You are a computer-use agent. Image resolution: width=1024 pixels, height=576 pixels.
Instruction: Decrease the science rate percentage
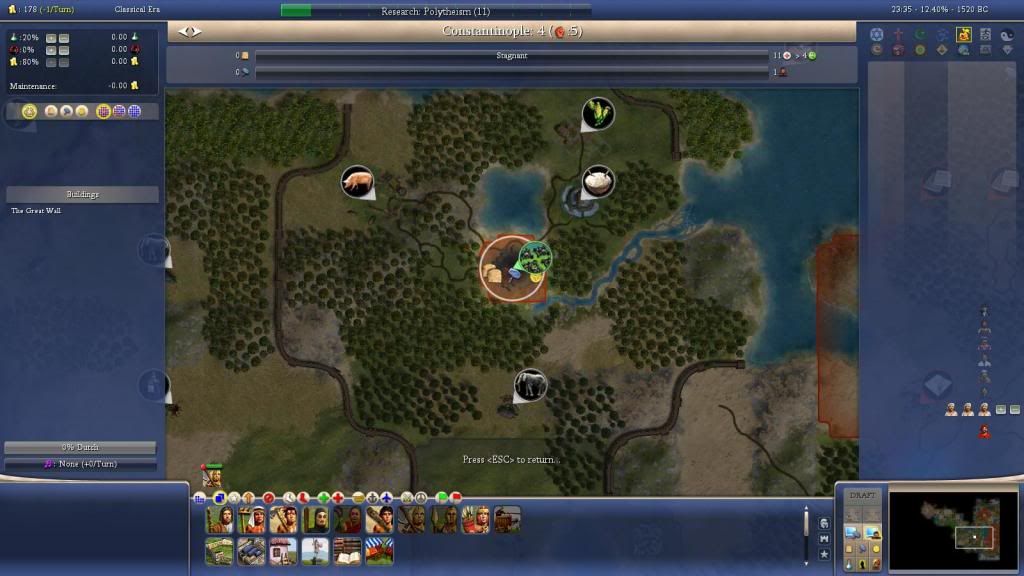[64, 37]
